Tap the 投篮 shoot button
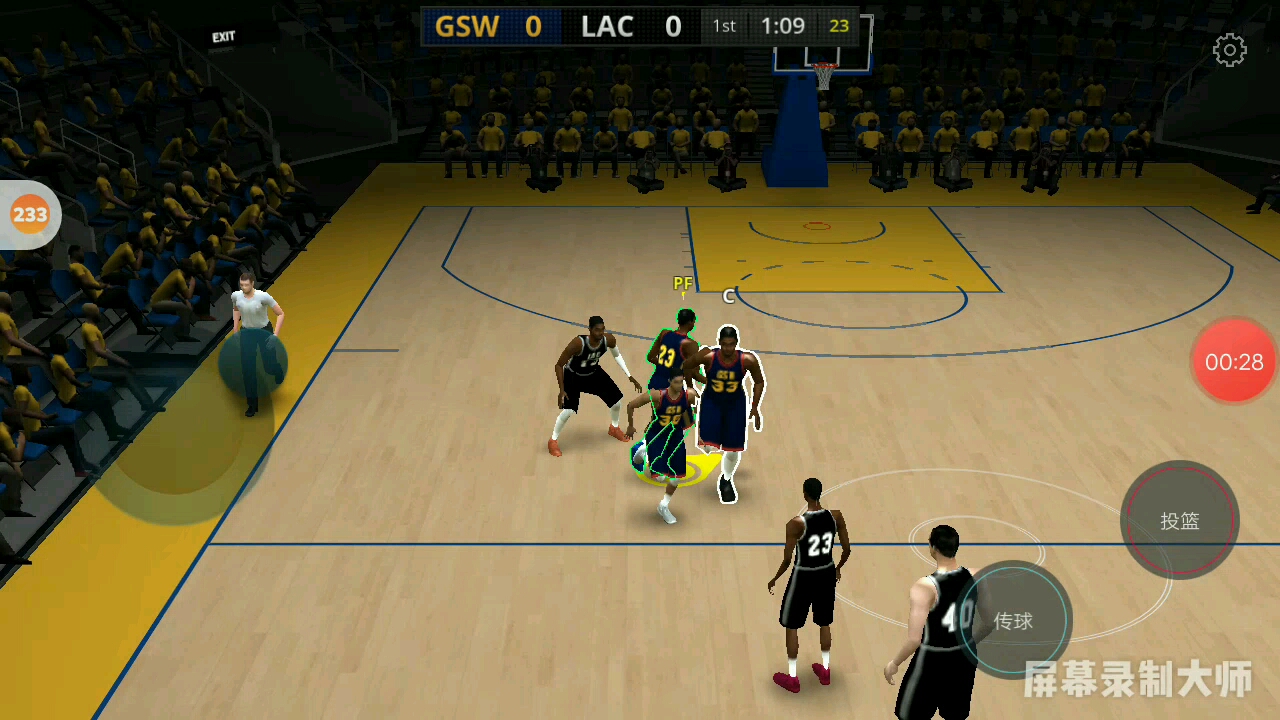The height and width of the screenshot is (720, 1280). 1180,521
